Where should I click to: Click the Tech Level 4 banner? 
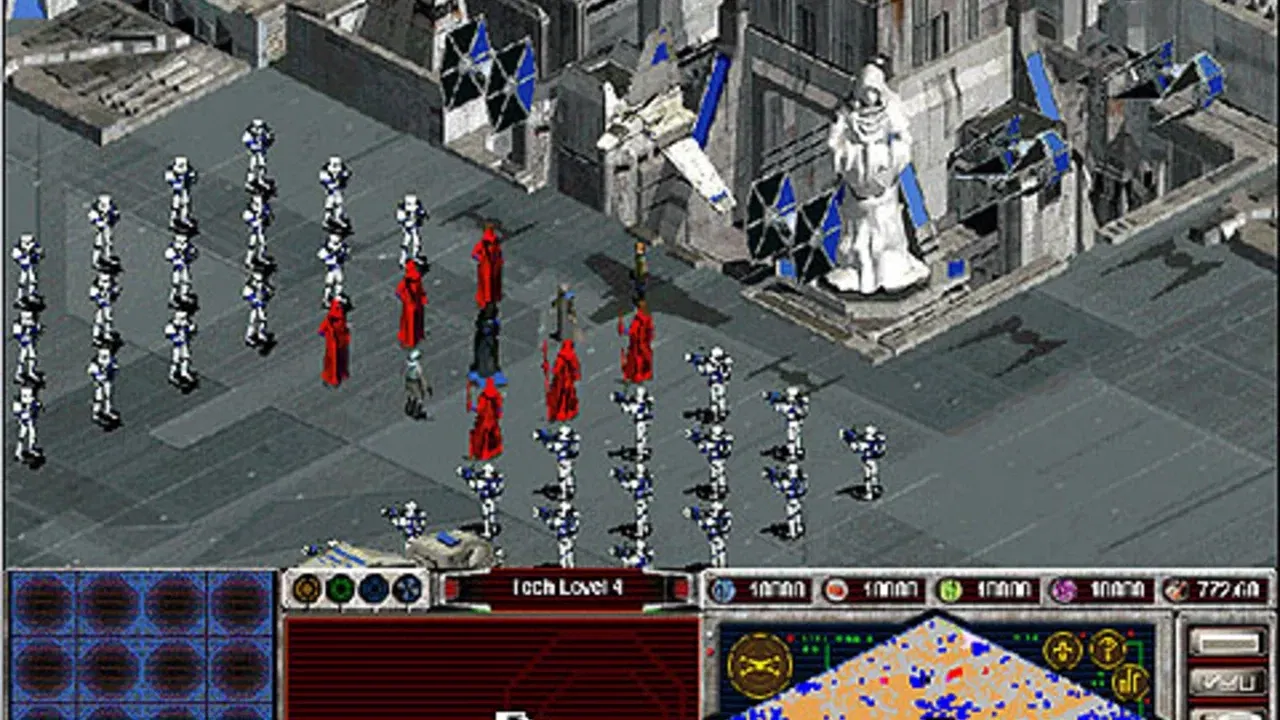[x=569, y=586]
